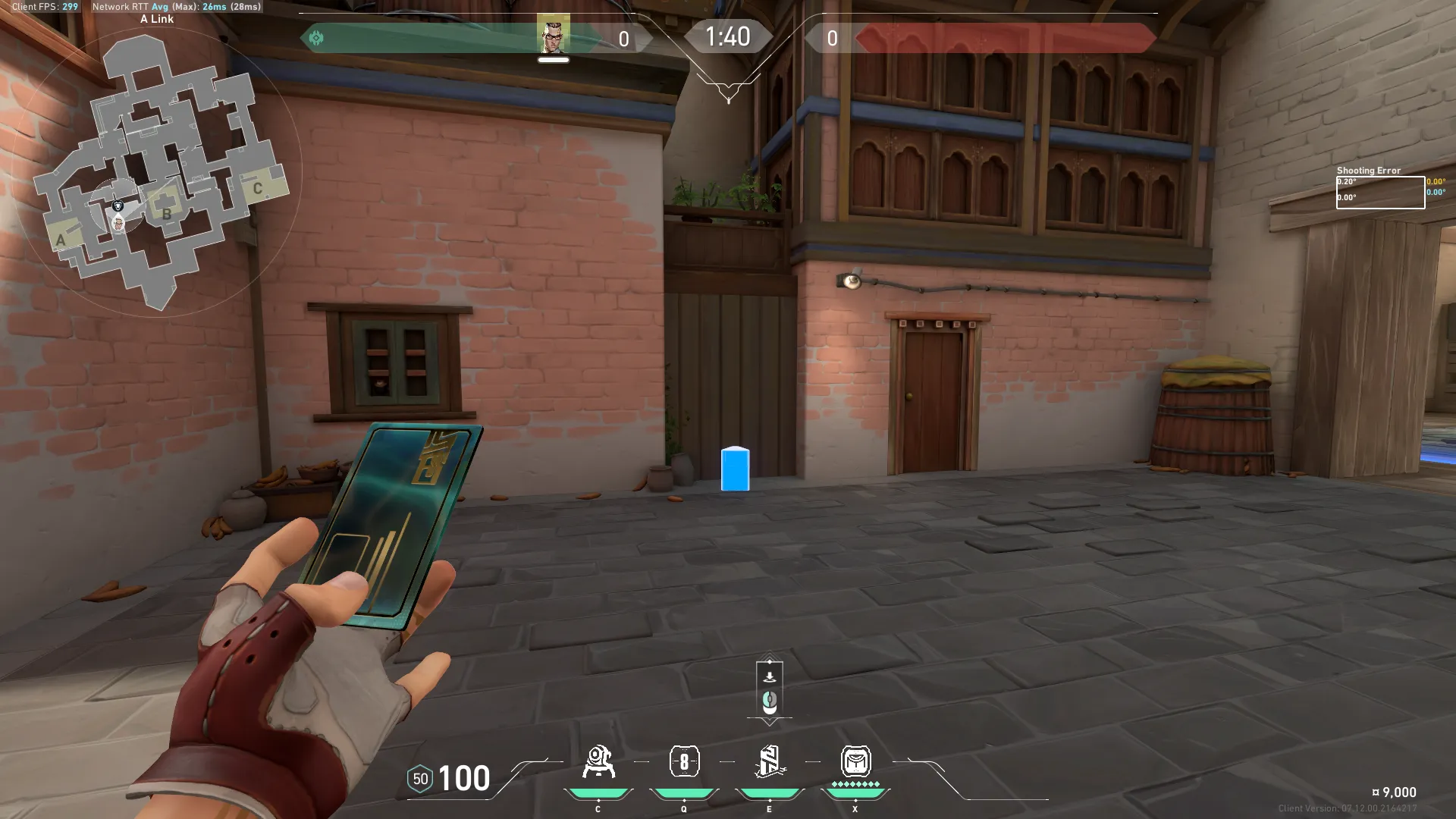Click Chamber's agent portrait in top bar
The image size is (1456, 819).
pyautogui.click(x=554, y=35)
